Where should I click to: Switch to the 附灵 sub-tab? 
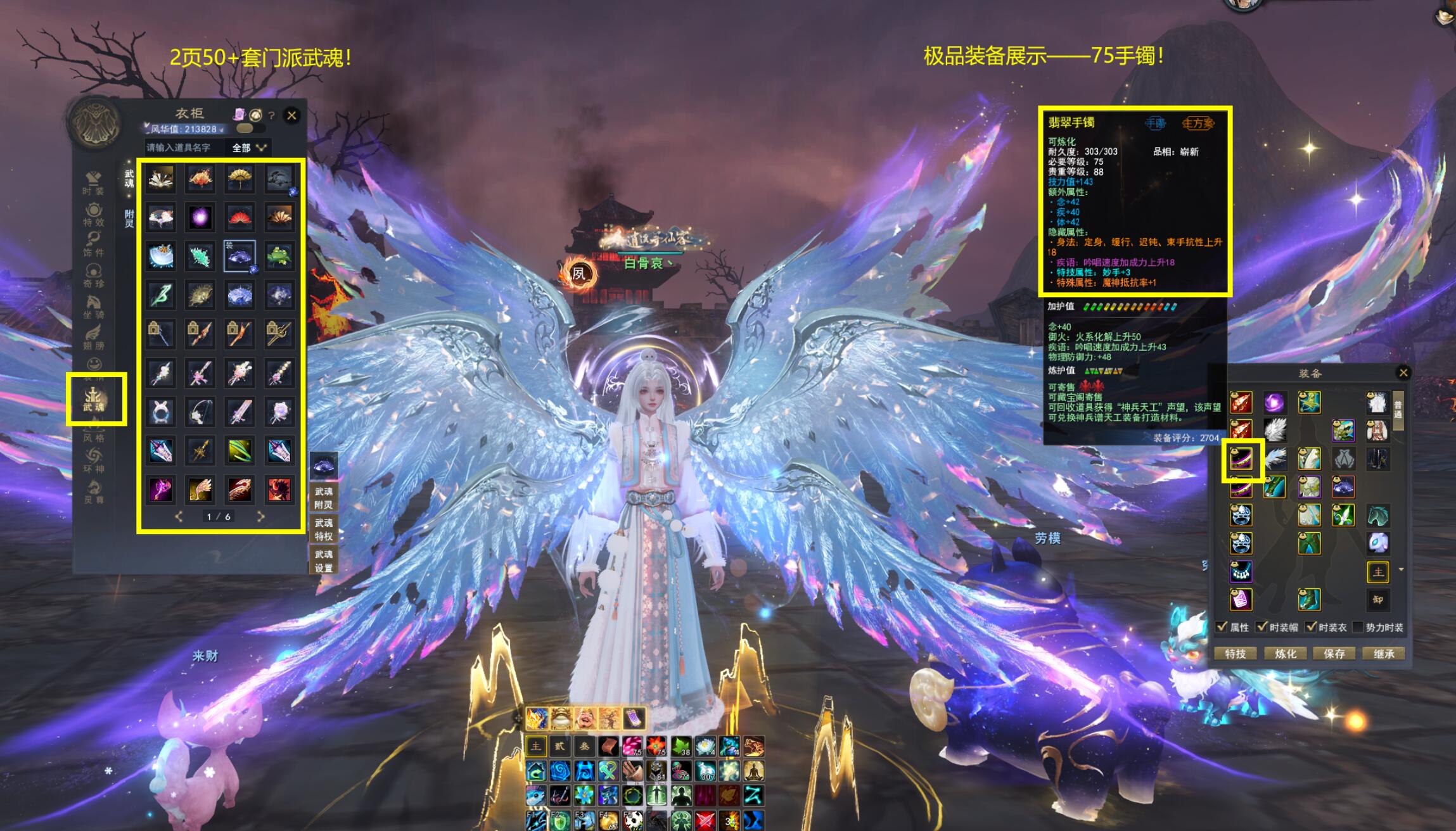129,219
